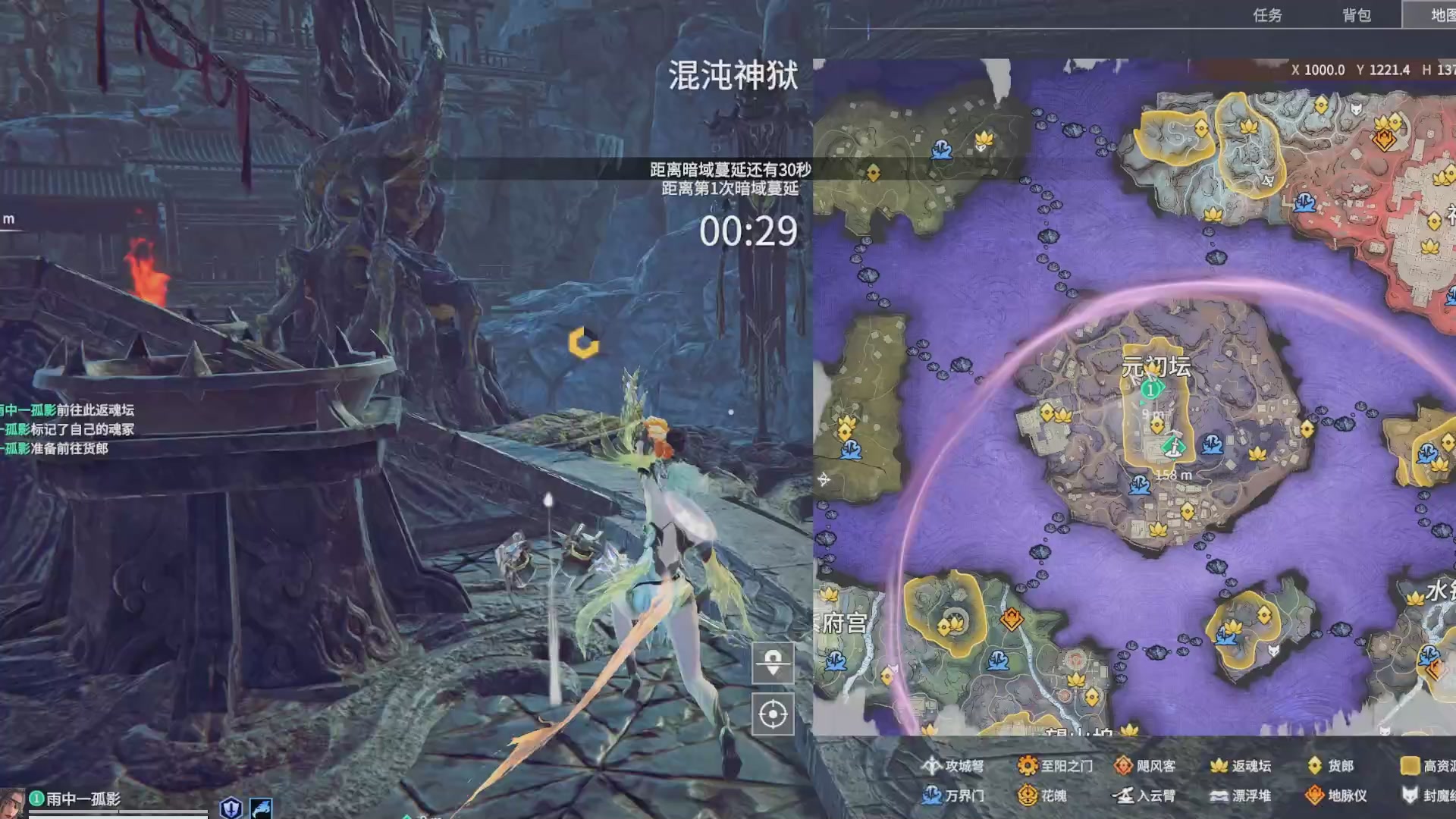Select the 花魄 flower spirit legend icon
Viewport: 1456px width, 819px height.
click(1028, 795)
